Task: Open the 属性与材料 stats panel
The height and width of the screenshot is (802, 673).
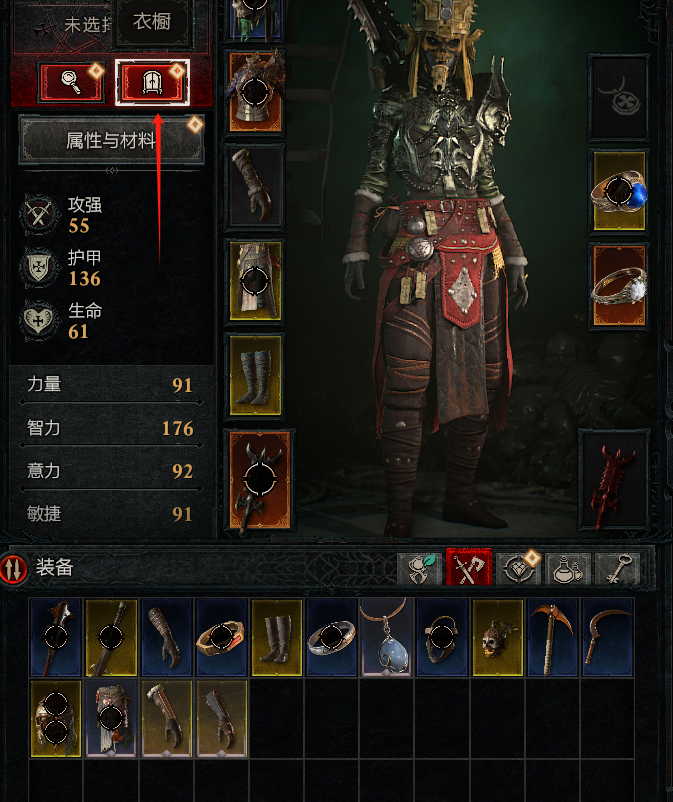Action: coord(111,141)
